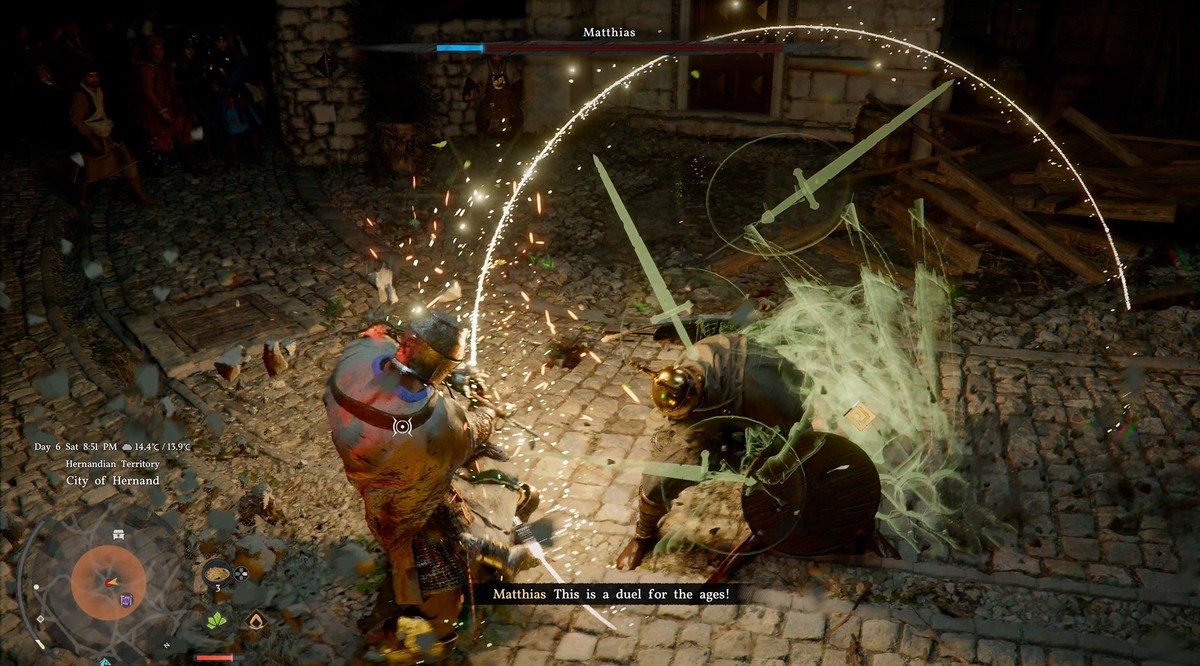Viewport: 1200px width, 666px height.
Task: Click the brown flame diamond icon
Action: point(256,621)
